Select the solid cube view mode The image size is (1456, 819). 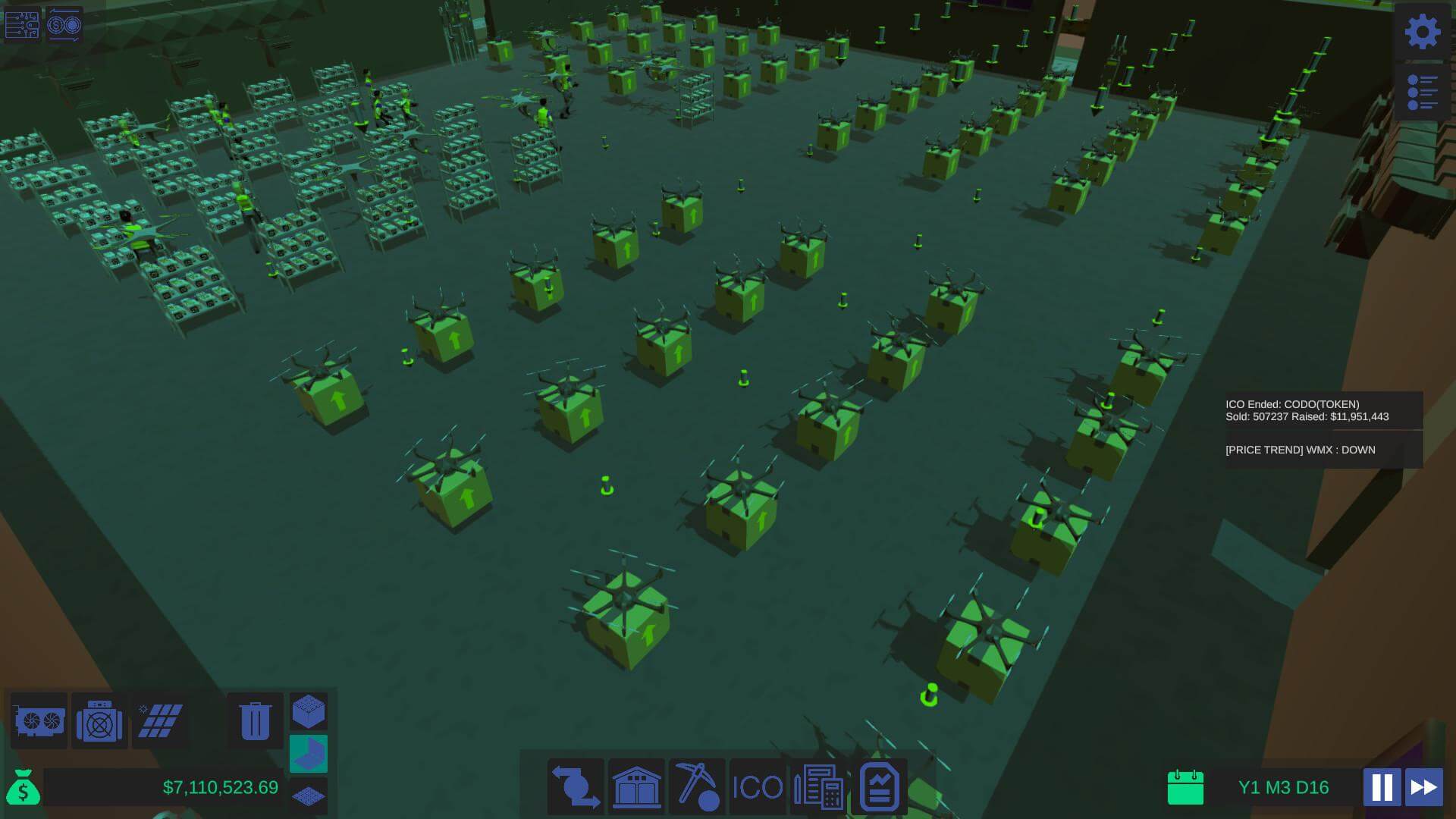tap(309, 711)
